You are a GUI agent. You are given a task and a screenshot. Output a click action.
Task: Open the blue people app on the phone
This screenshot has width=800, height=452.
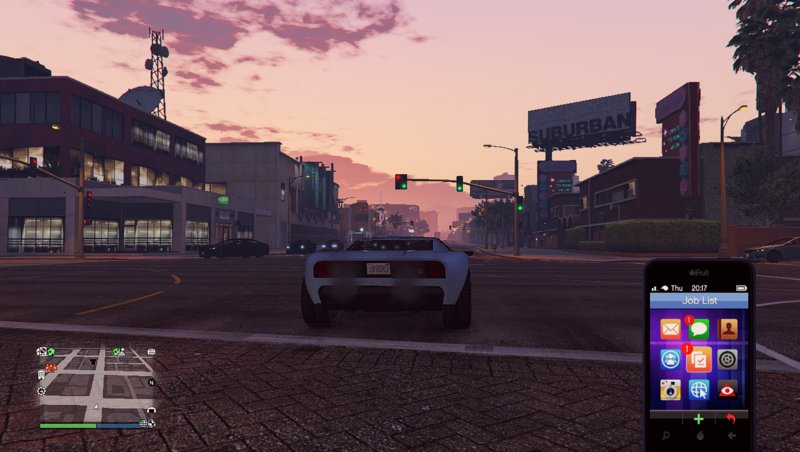pos(670,359)
